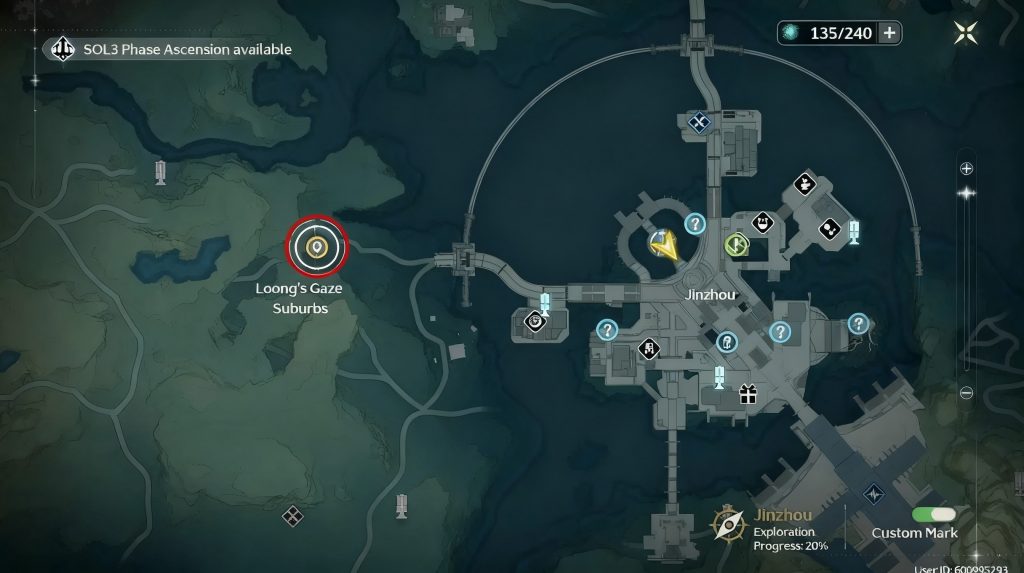Click the green quest marker in Jinzhou
The height and width of the screenshot is (573, 1024).
pos(737,244)
